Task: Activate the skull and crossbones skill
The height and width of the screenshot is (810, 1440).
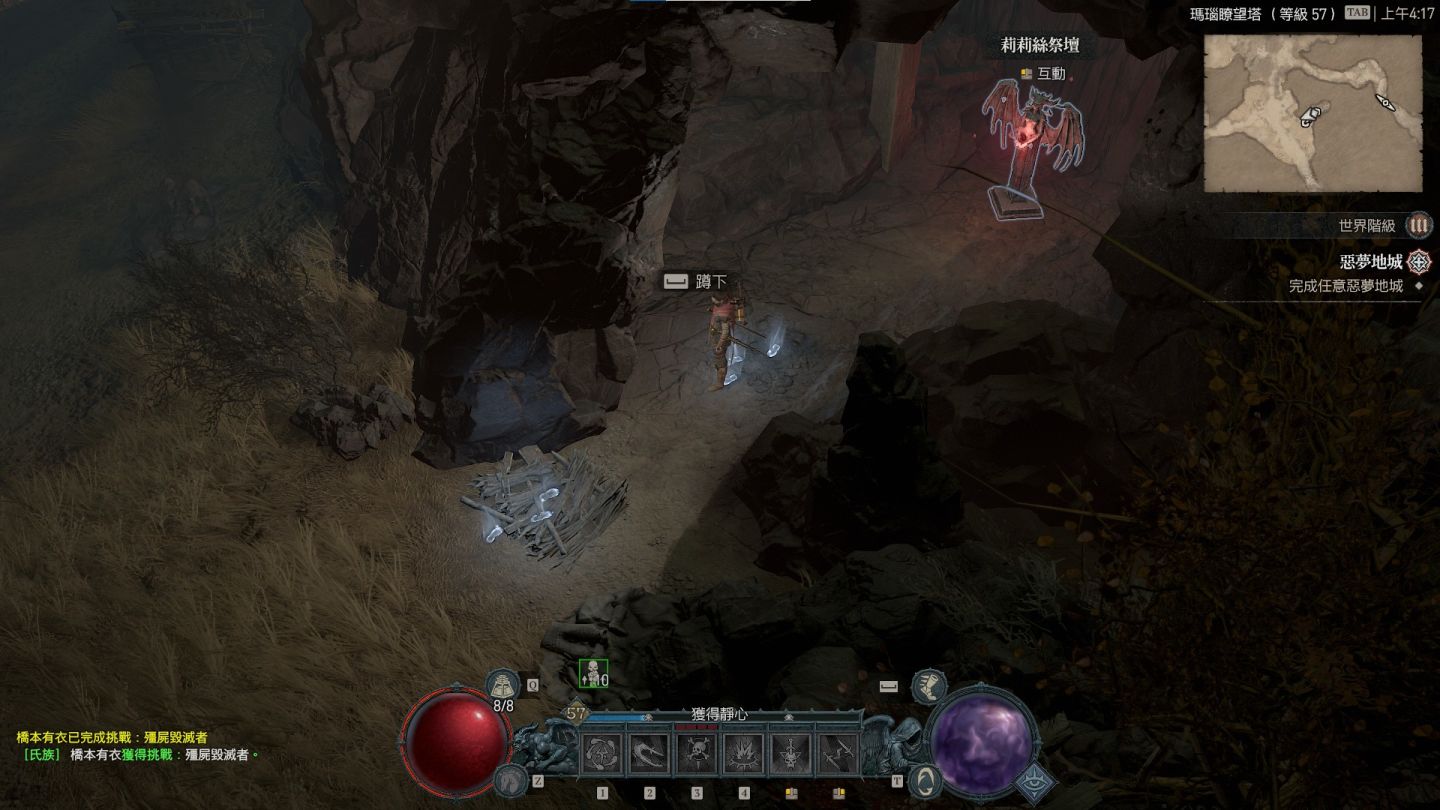Action: 697,754
